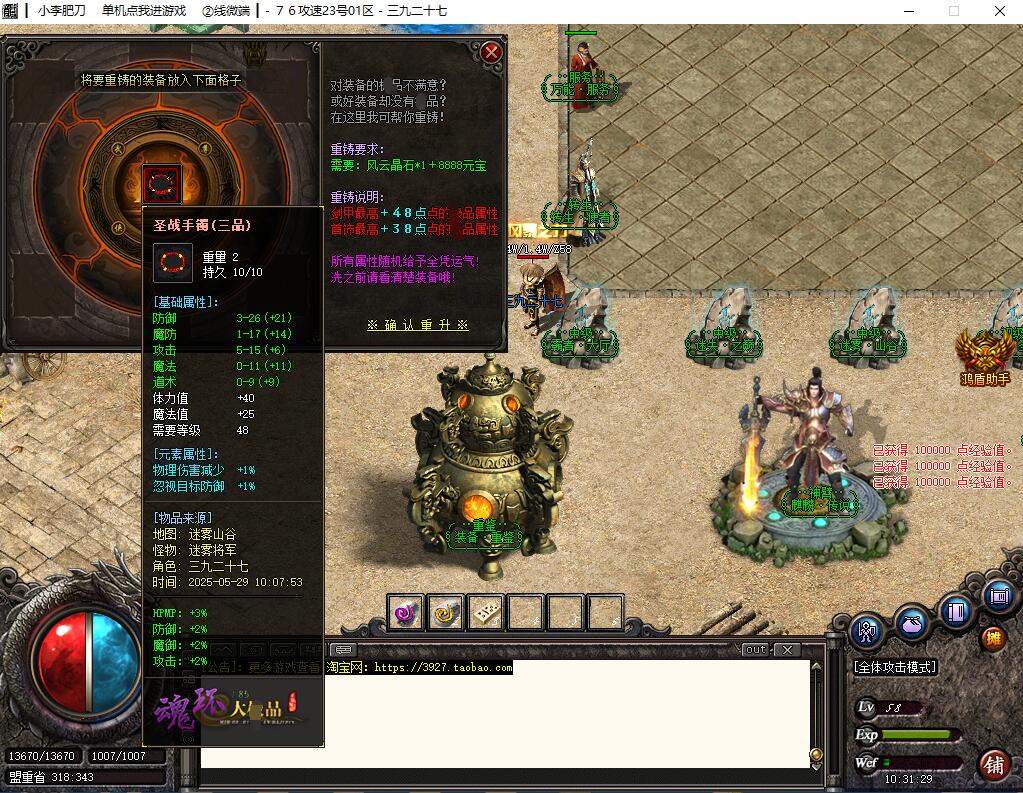Click the chat panel's 'out' button
This screenshot has height=793, width=1023.
click(x=756, y=650)
